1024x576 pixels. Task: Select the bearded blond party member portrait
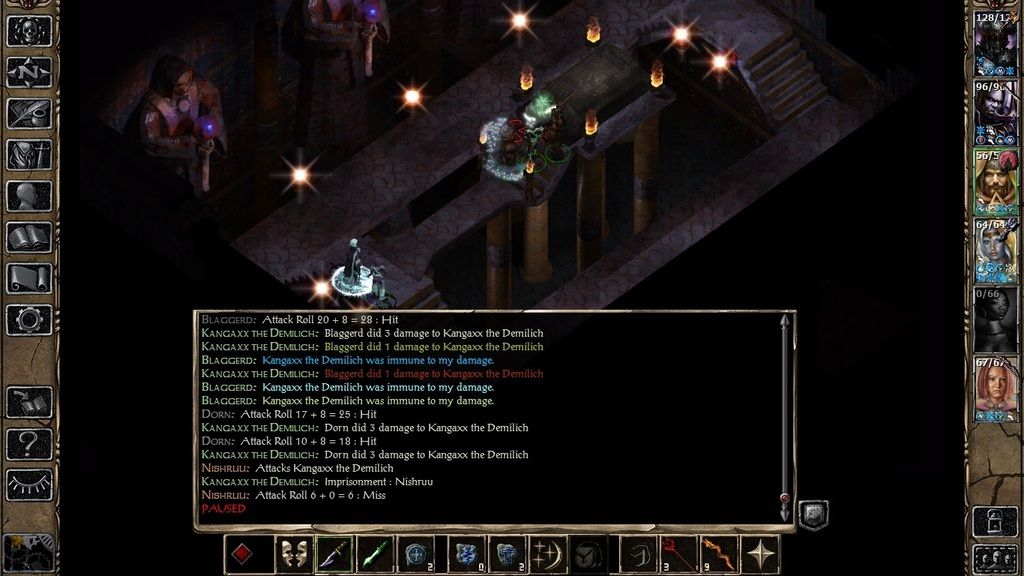pos(994,180)
